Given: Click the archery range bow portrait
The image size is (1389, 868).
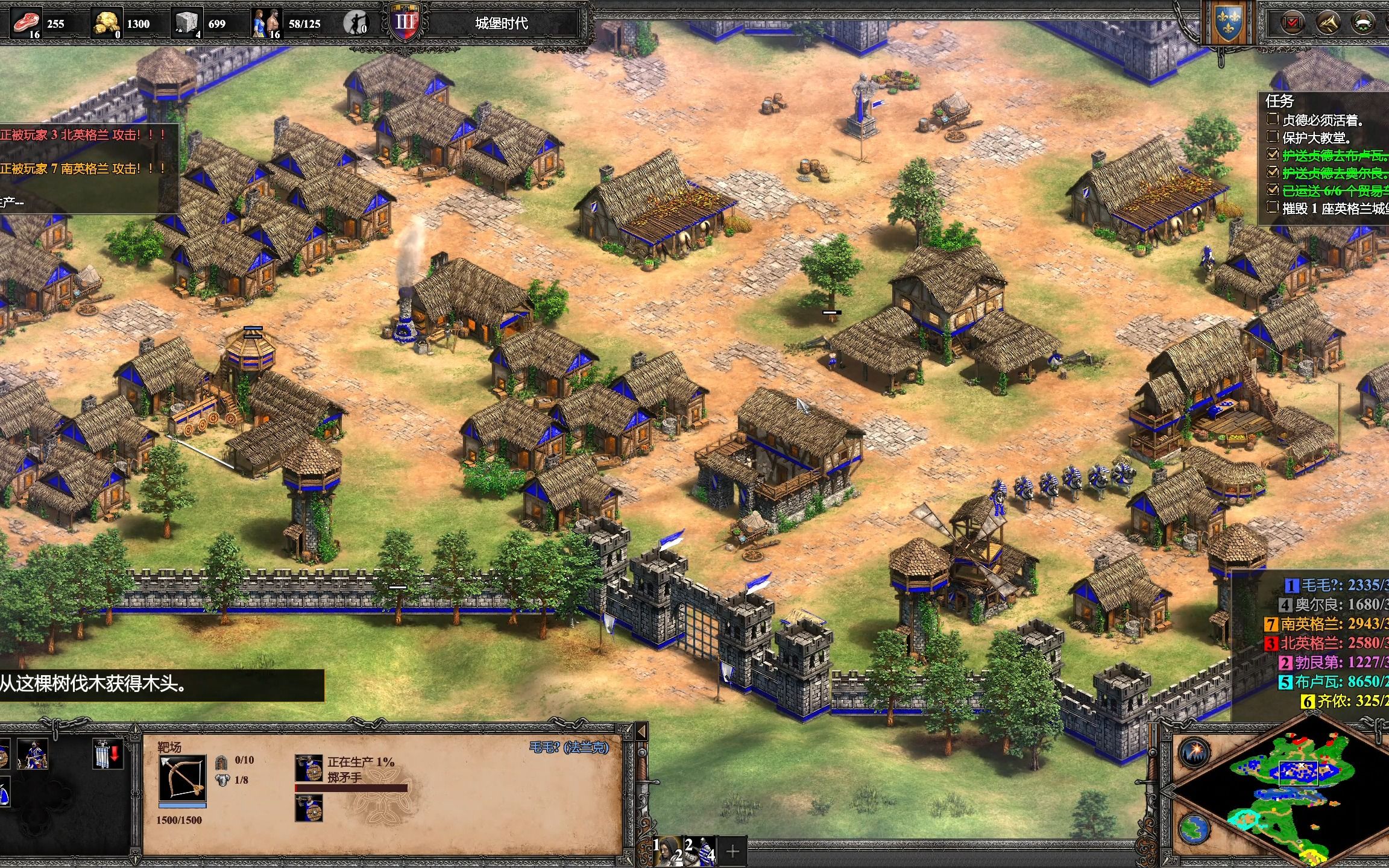Looking at the screenshot, I should pyautogui.click(x=183, y=779).
